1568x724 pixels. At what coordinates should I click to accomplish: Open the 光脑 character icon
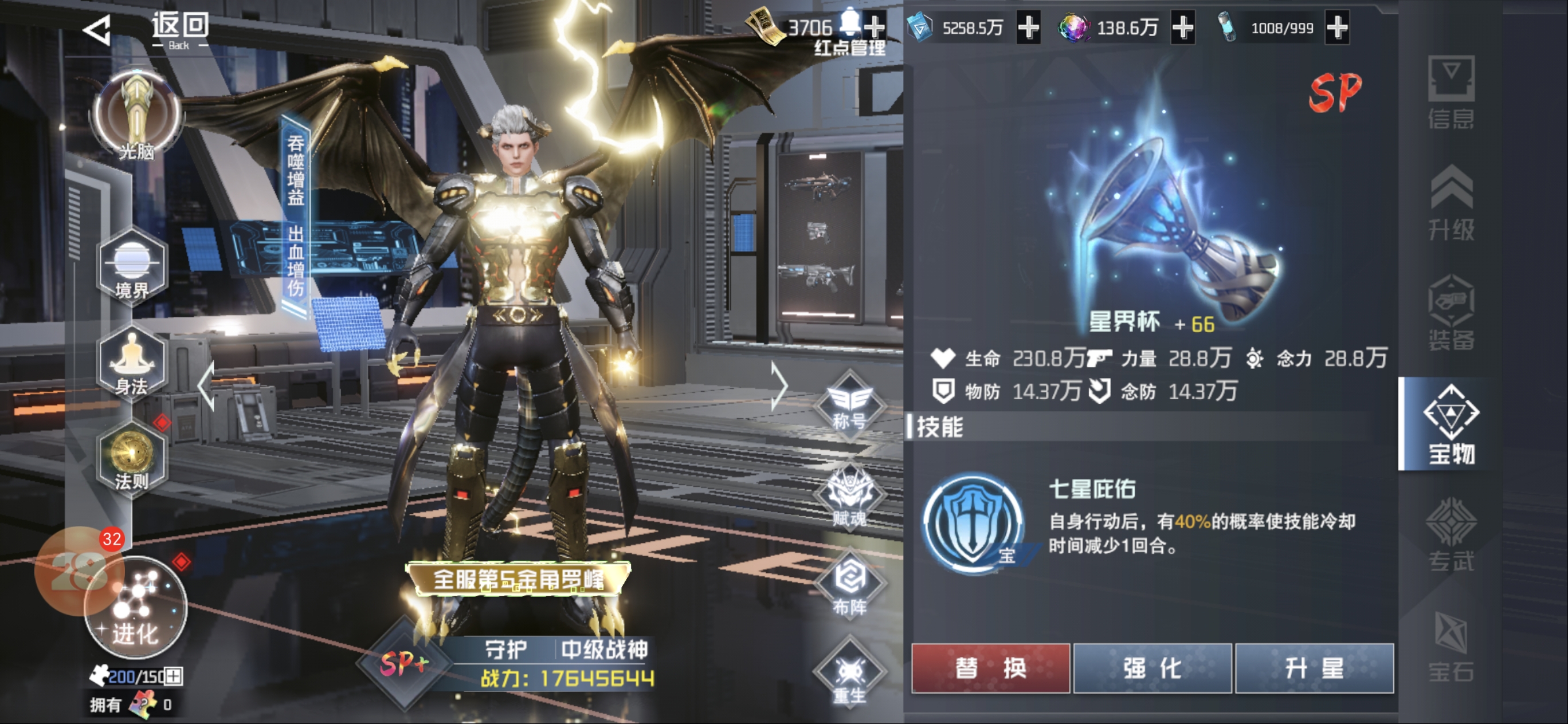point(136,115)
